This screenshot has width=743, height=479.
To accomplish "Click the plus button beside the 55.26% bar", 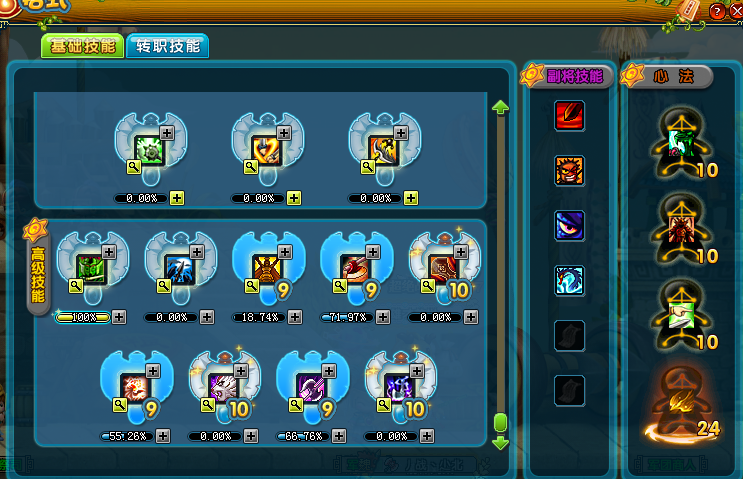I will coord(162,436).
